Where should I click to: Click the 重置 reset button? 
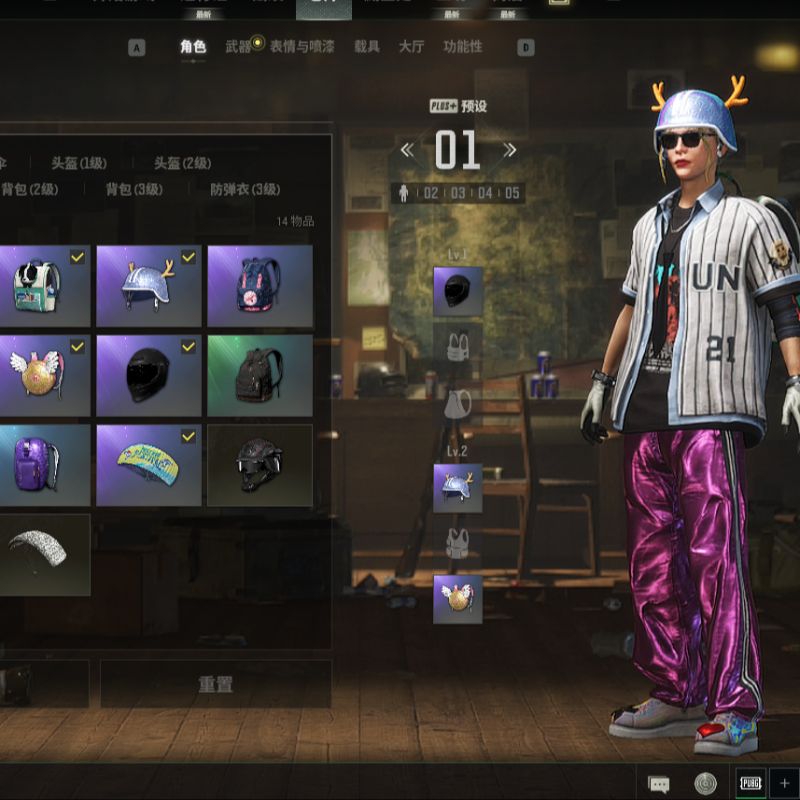pyautogui.click(x=216, y=685)
